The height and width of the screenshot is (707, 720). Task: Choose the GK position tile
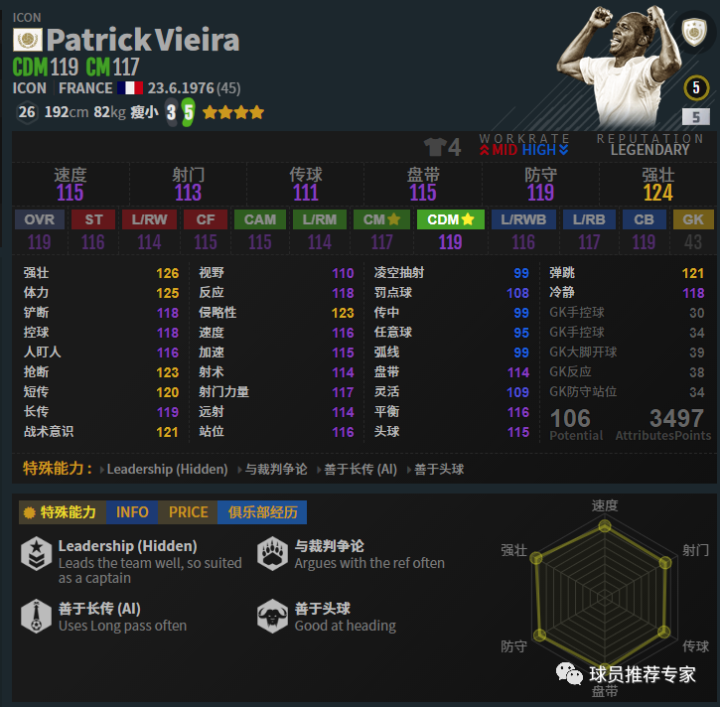pyautogui.click(x=693, y=219)
